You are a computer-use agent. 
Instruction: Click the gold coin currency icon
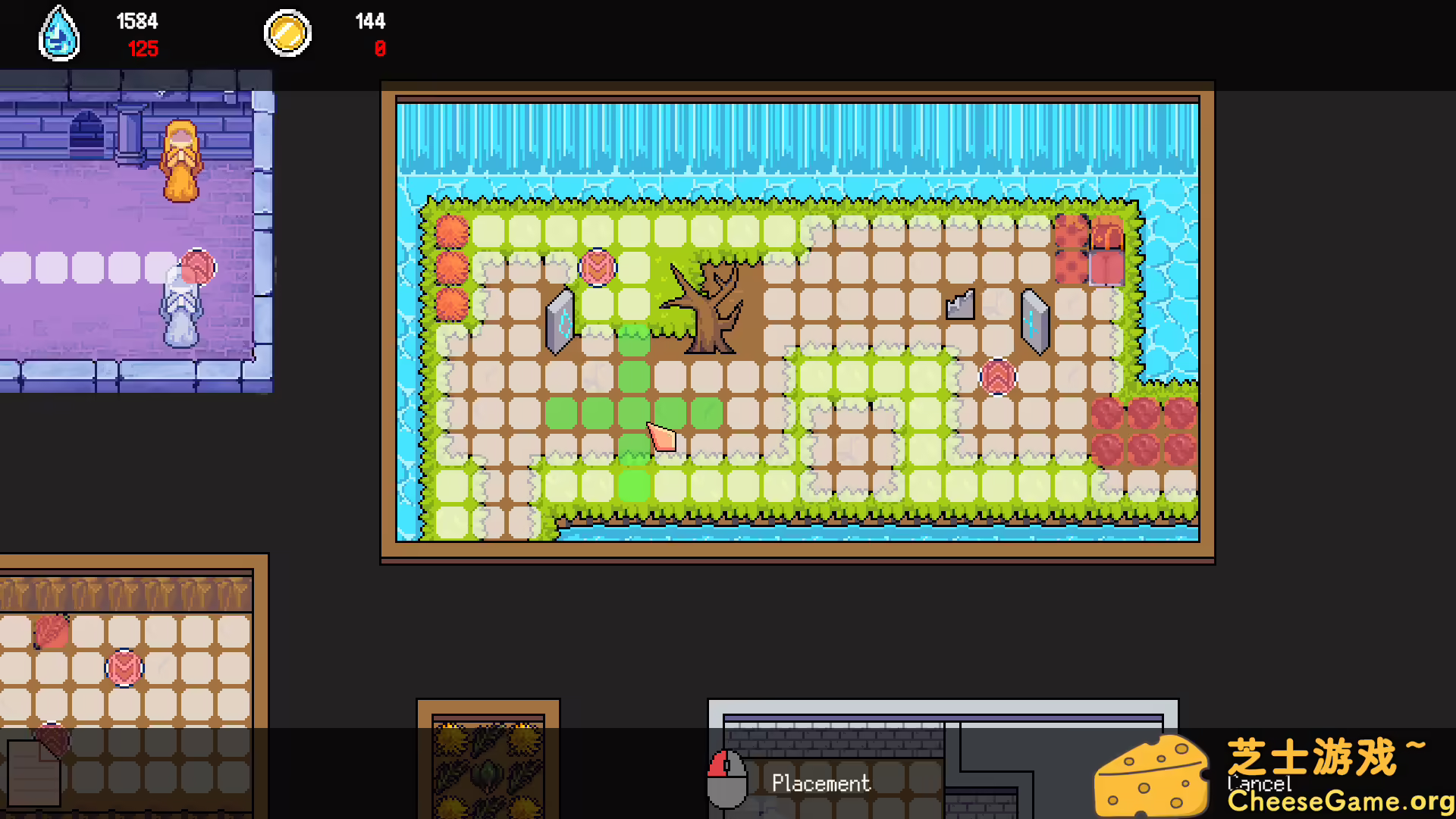[x=287, y=33]
